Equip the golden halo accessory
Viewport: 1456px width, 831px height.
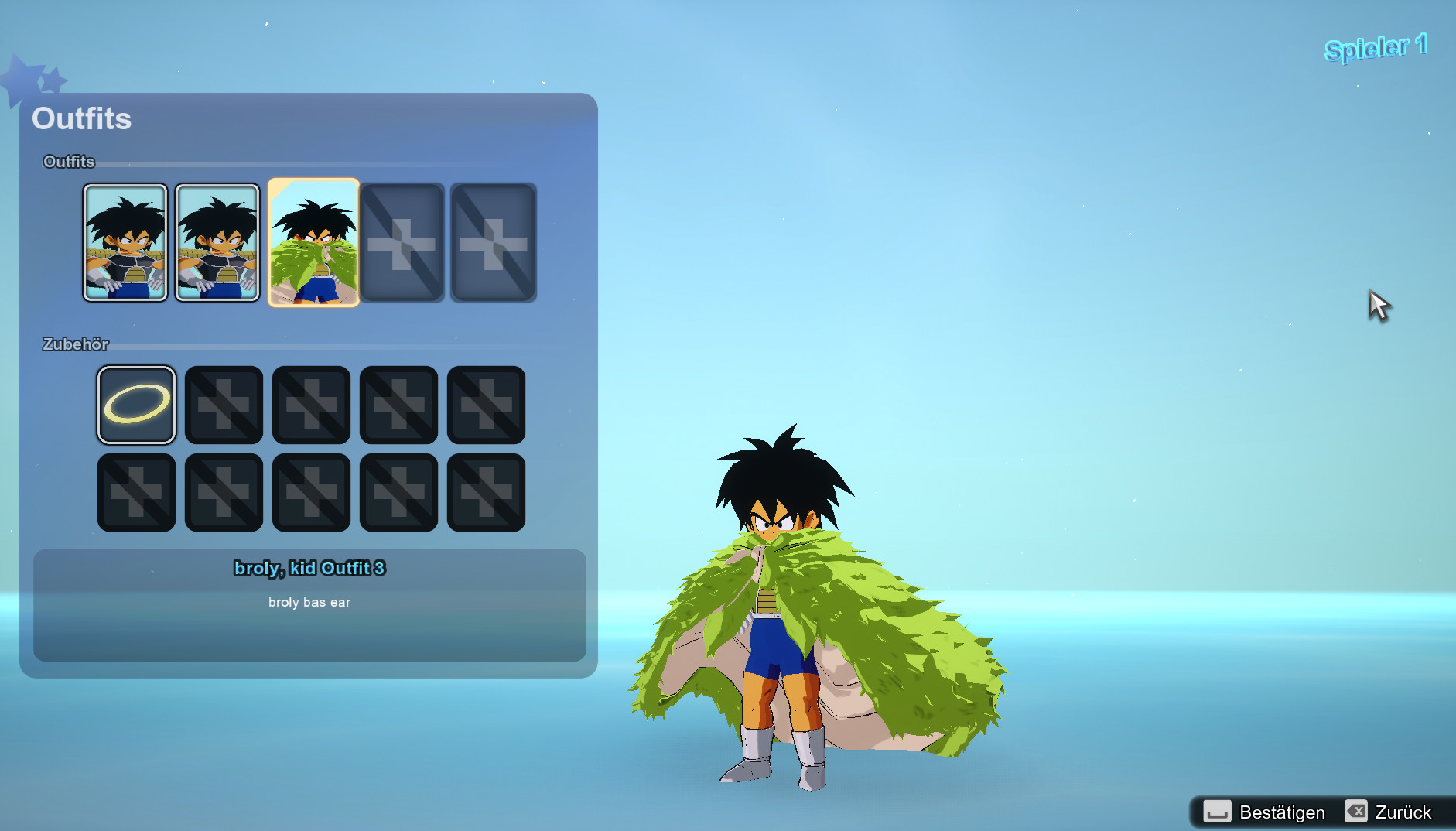136,405
